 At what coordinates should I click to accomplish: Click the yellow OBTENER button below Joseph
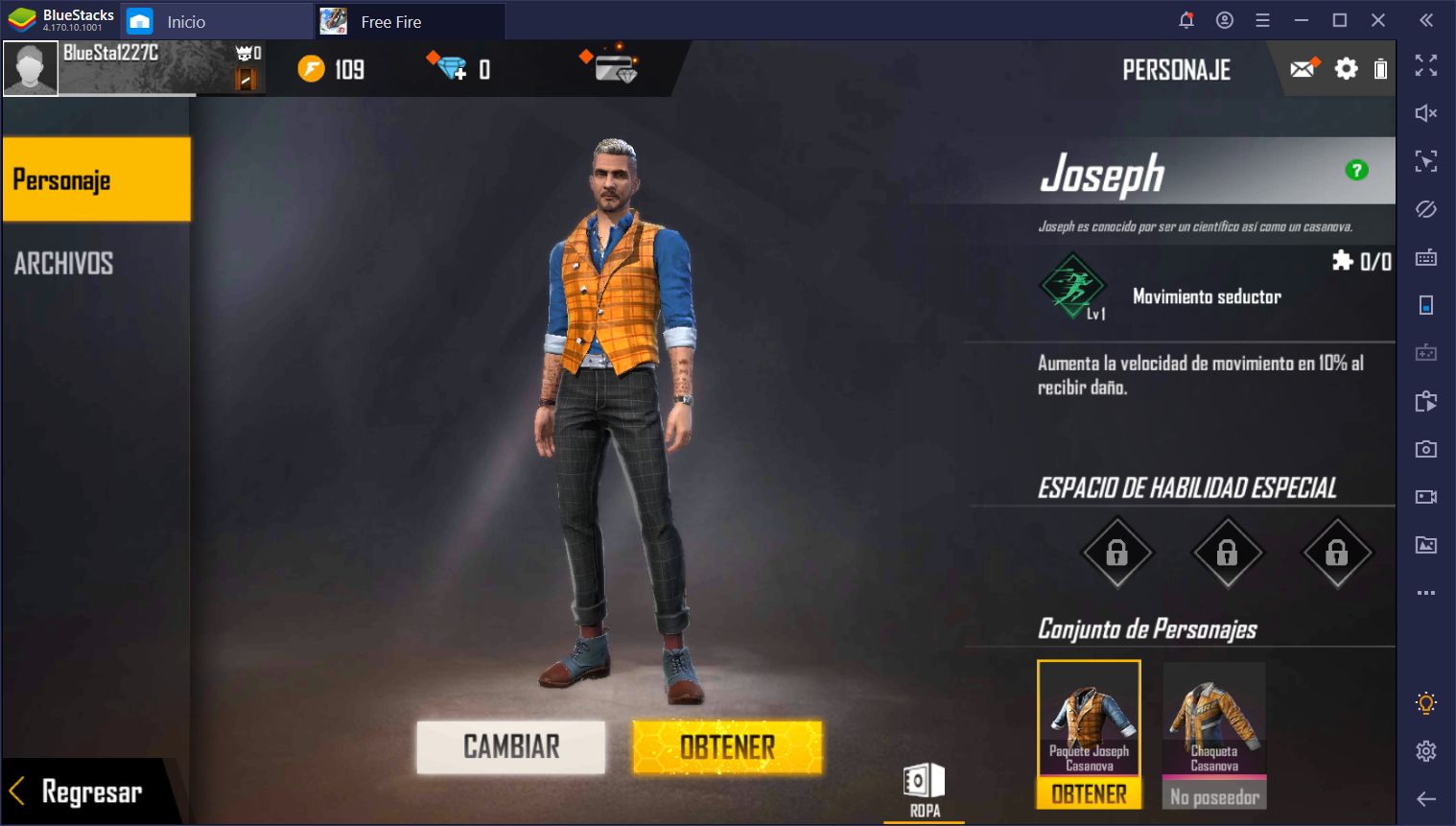click(727, 746)
